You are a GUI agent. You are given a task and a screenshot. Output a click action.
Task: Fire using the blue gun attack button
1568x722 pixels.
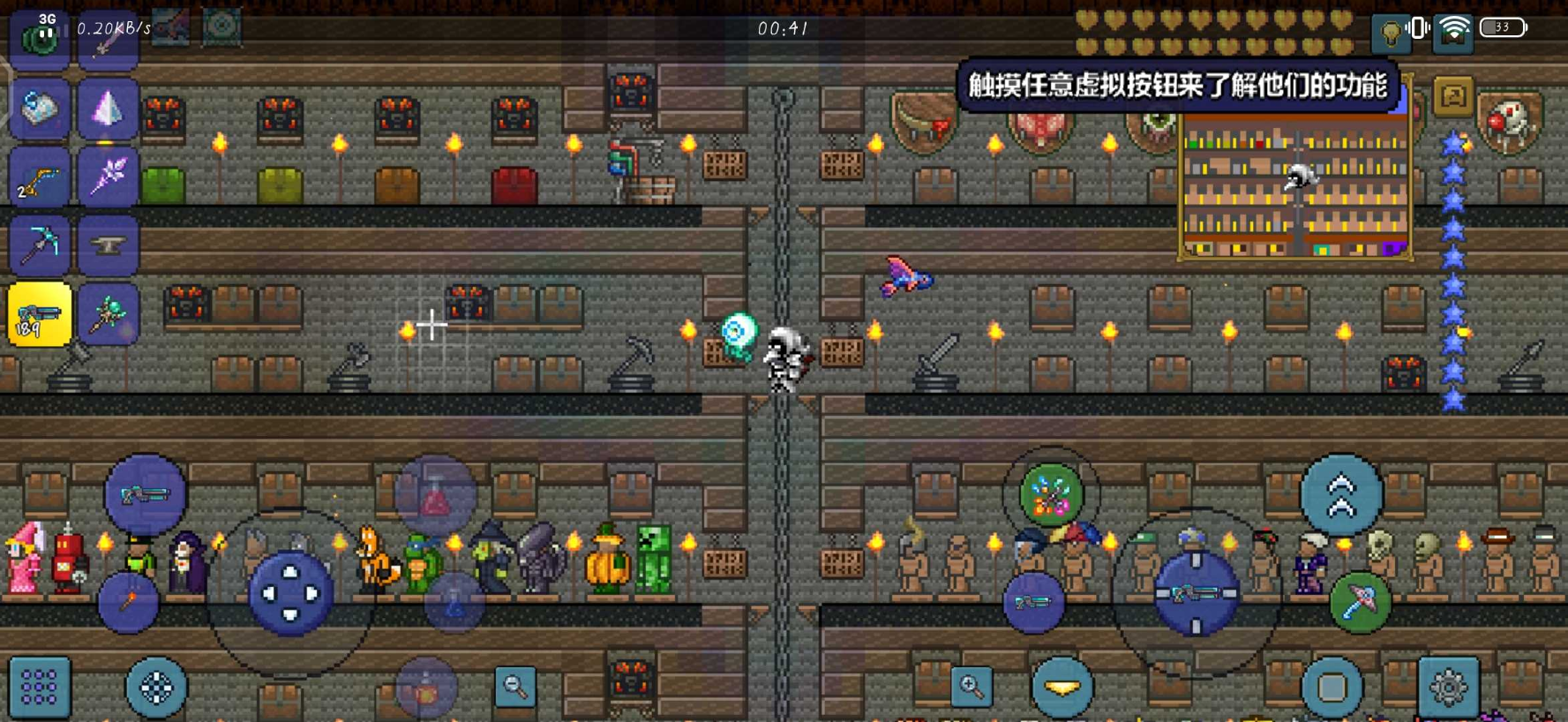1196,594
